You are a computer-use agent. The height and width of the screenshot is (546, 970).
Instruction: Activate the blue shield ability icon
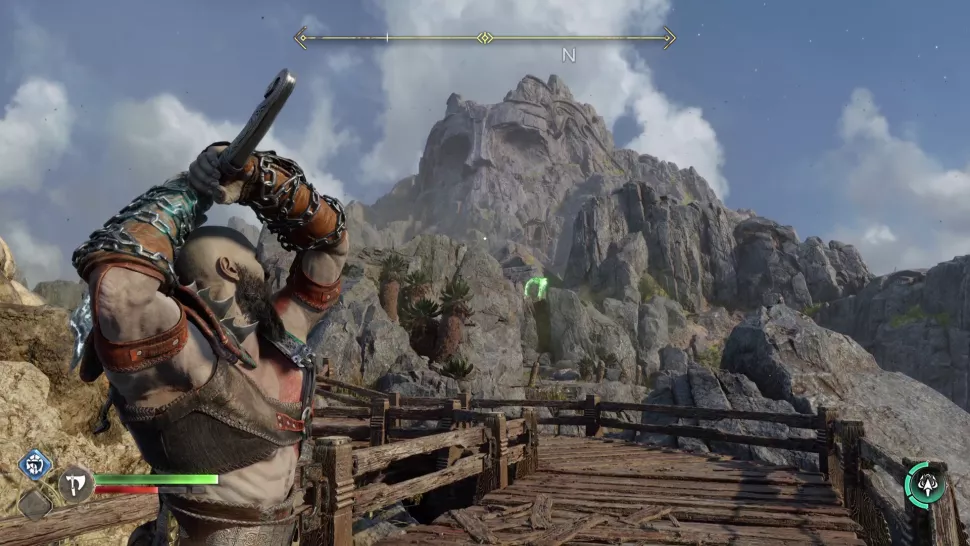click(35, 466)
